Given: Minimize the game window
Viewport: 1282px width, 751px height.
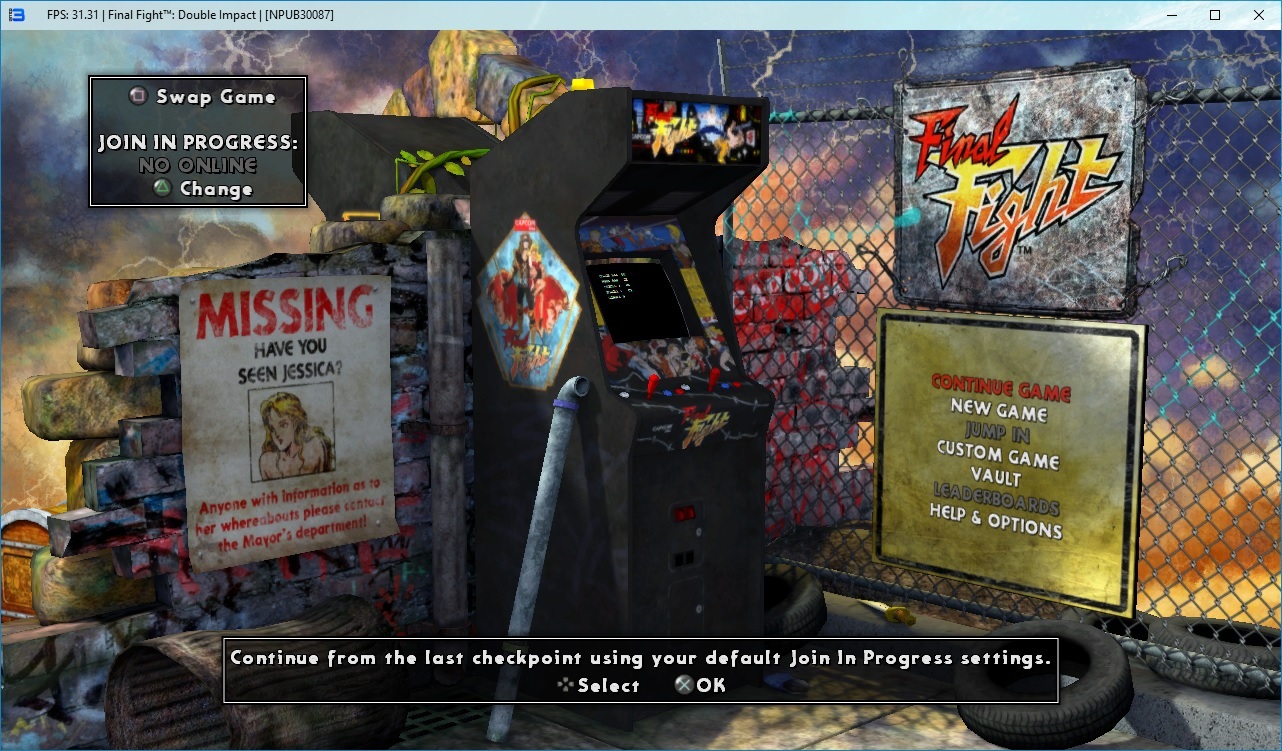Looking at the screenshot, I should click(1171, 15).
